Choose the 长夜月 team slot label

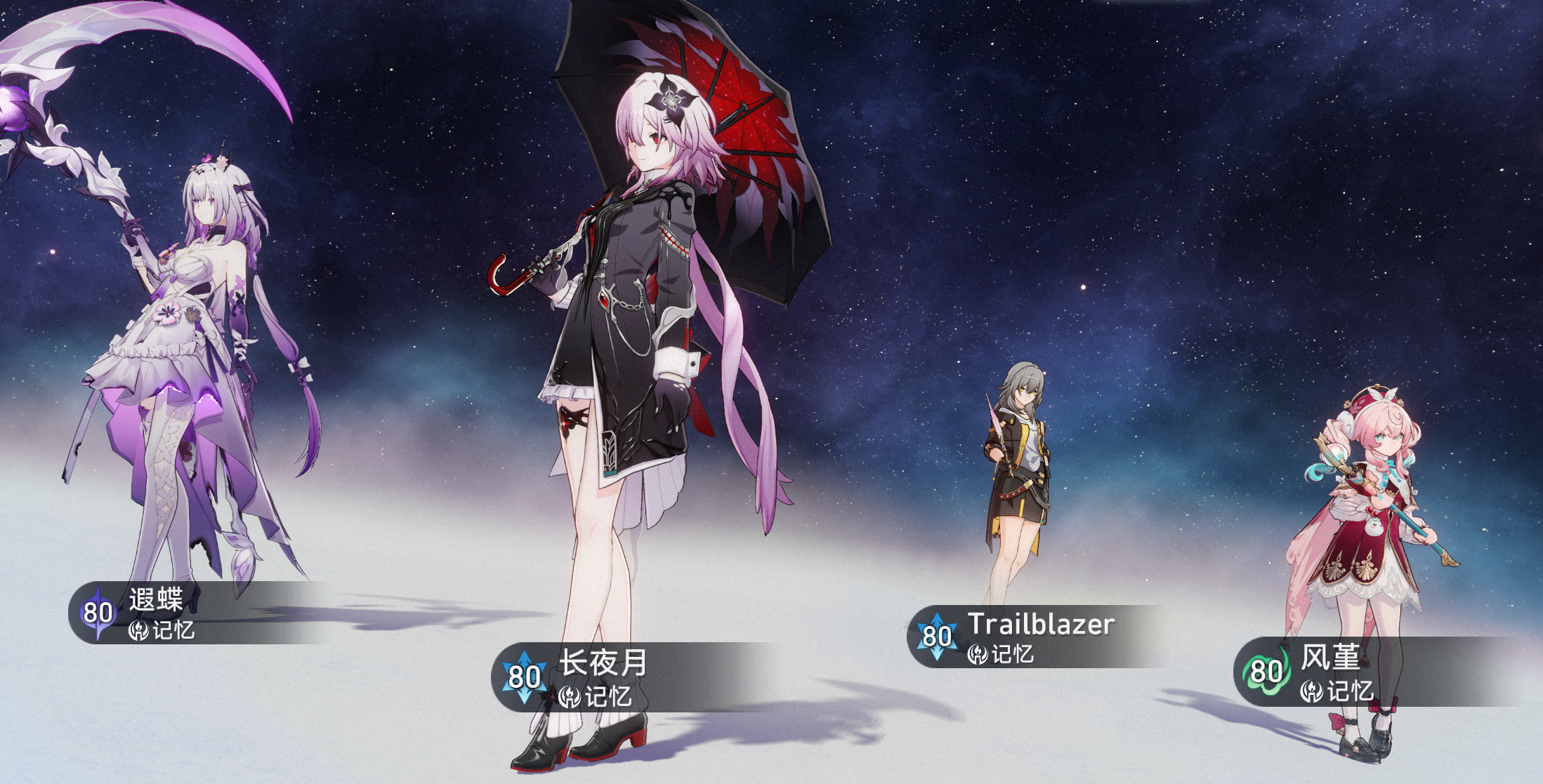602,677
